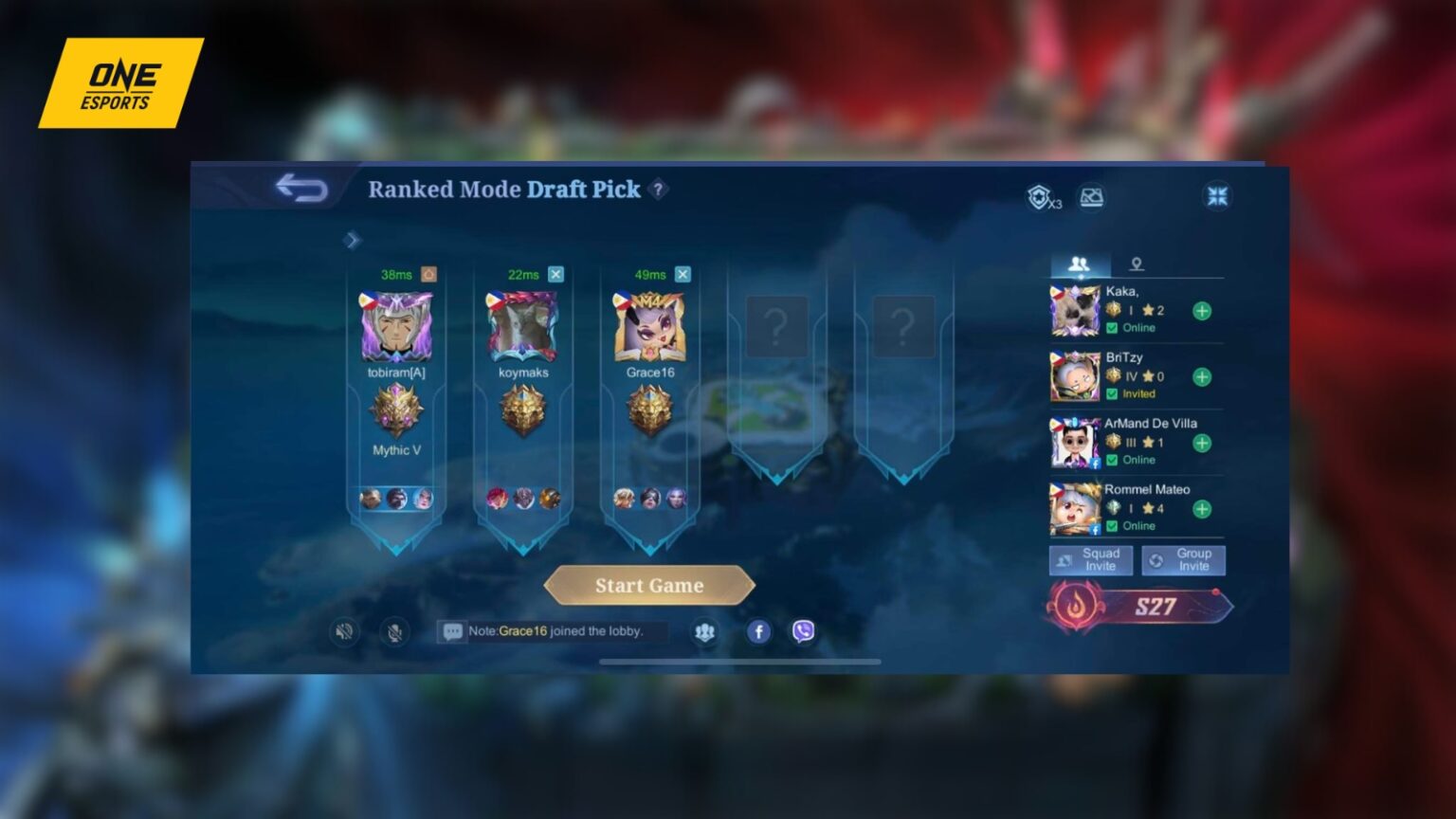
Task: Open the Protection Card shield icon
Action: [x=1038, y=196]
